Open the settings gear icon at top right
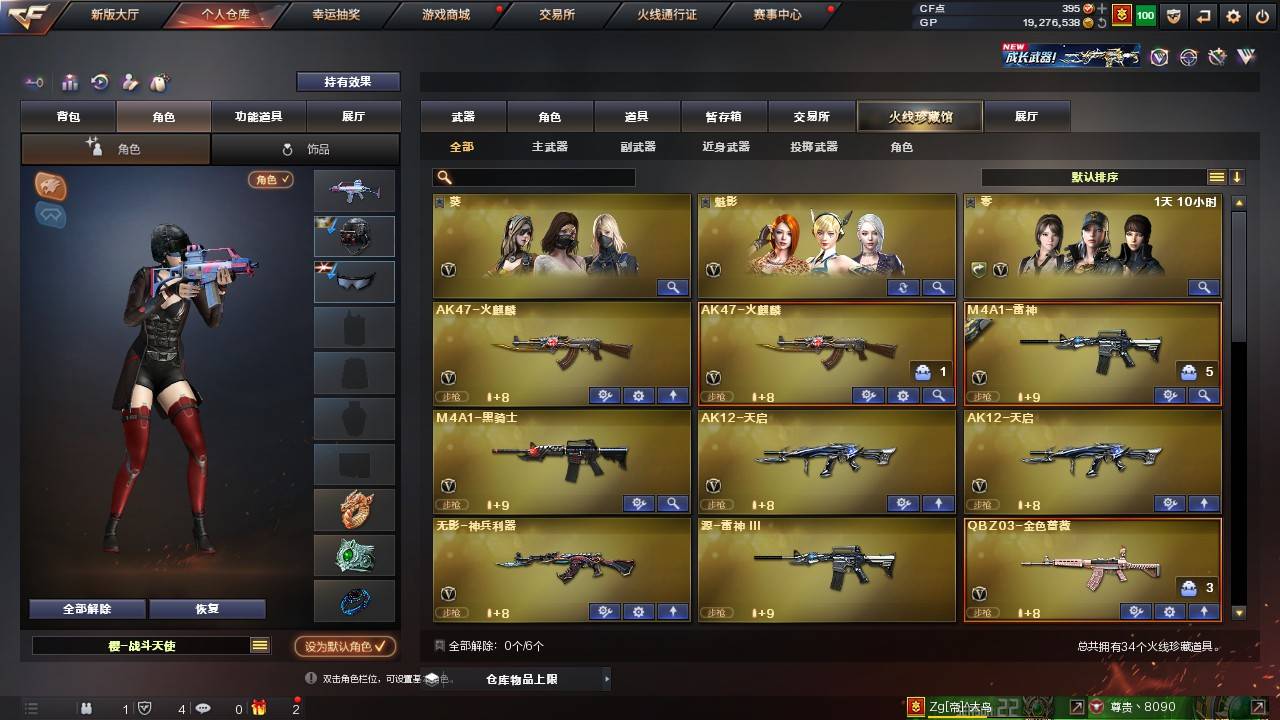1280x720 pixels. tap(1233, 16)
